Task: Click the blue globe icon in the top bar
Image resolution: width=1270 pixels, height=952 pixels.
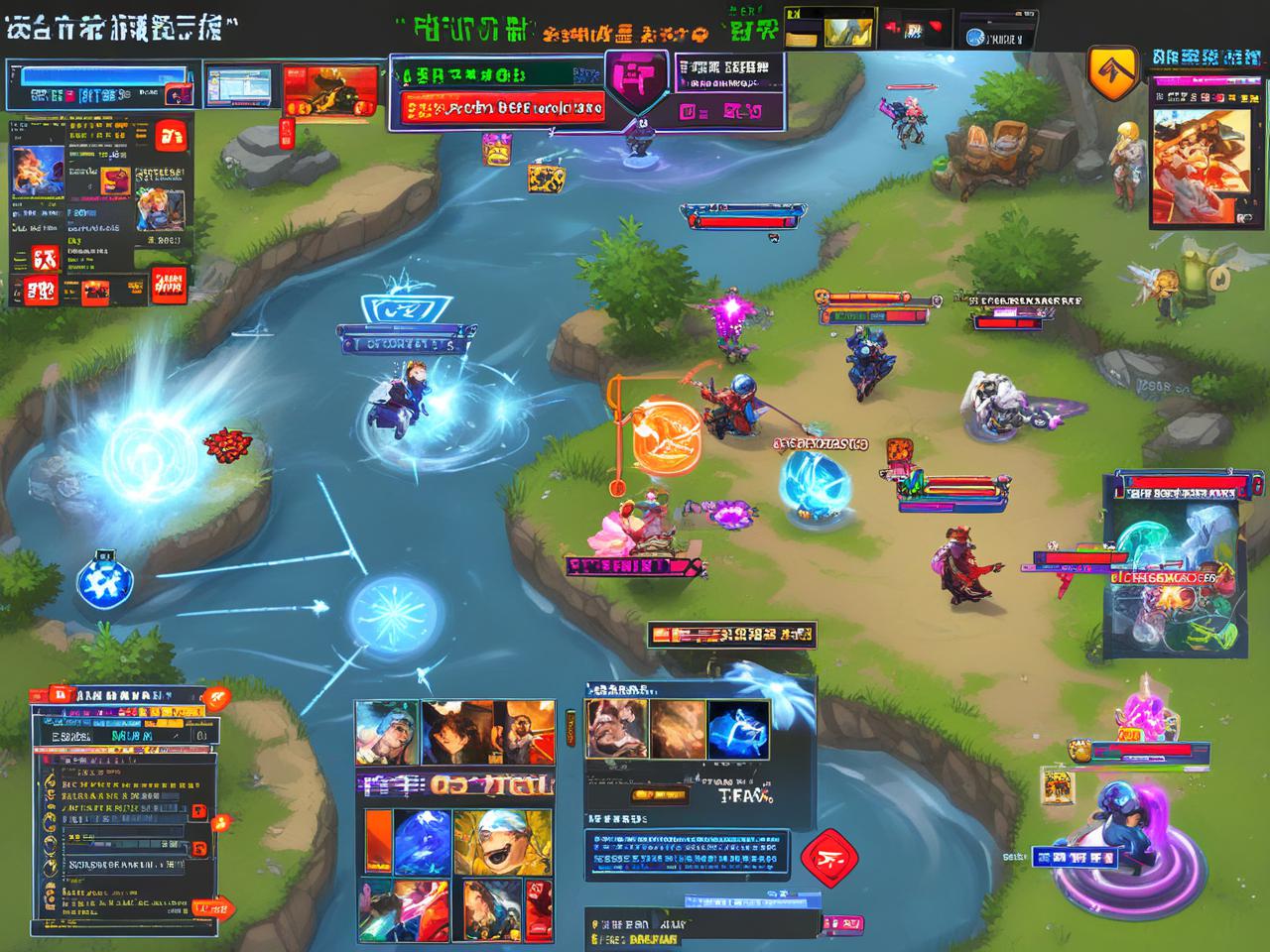Action: pos(975,38)
